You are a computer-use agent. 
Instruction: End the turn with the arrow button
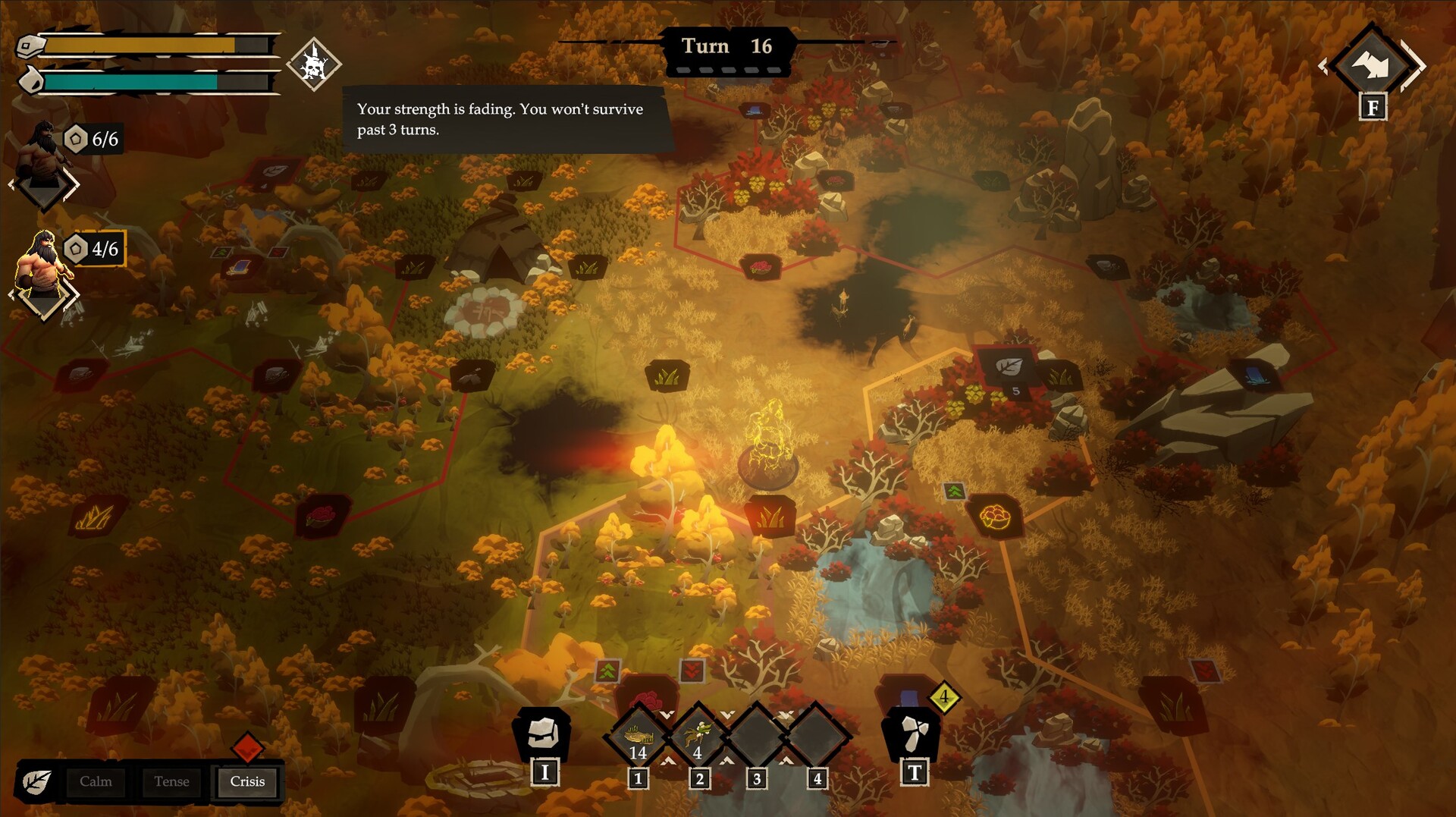pyautogui.click(x=1373, y=65)
